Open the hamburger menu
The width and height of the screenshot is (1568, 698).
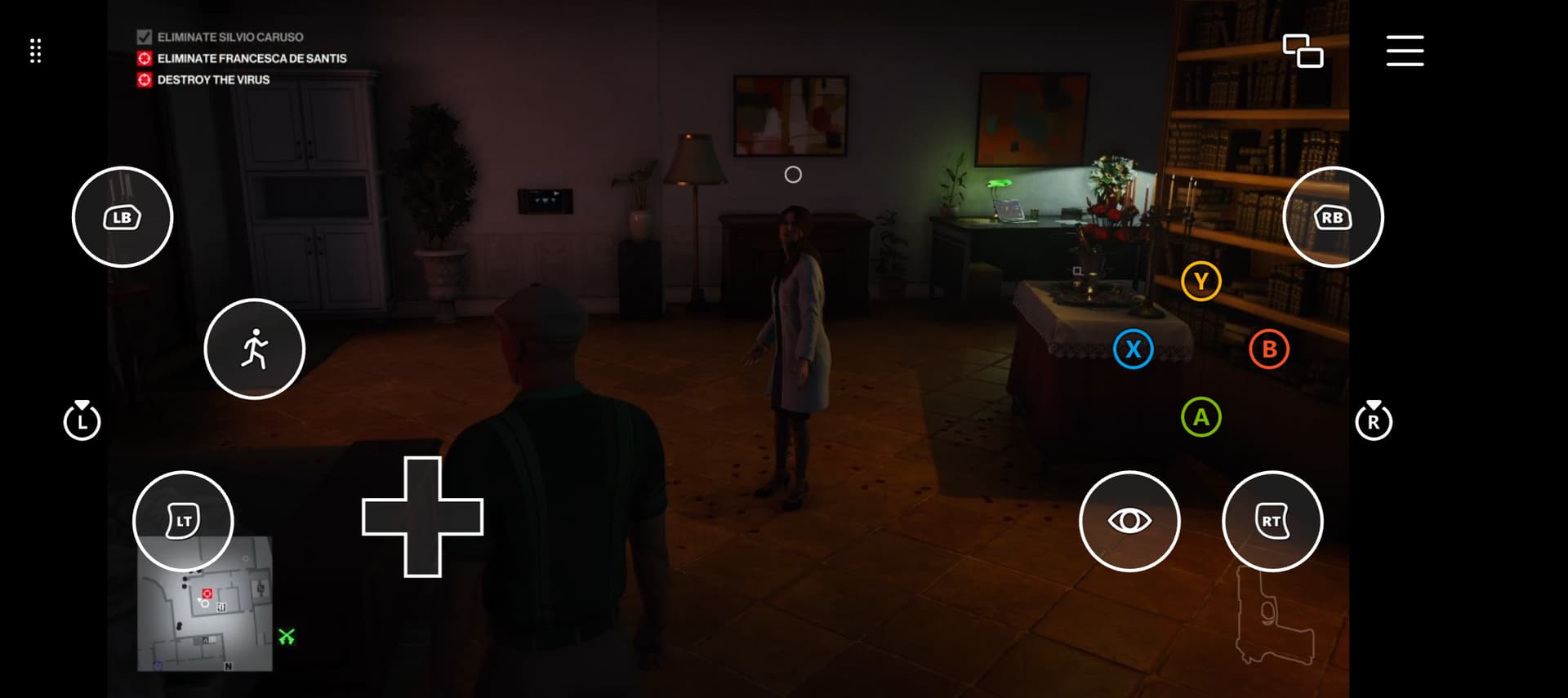pos(1405,51)
